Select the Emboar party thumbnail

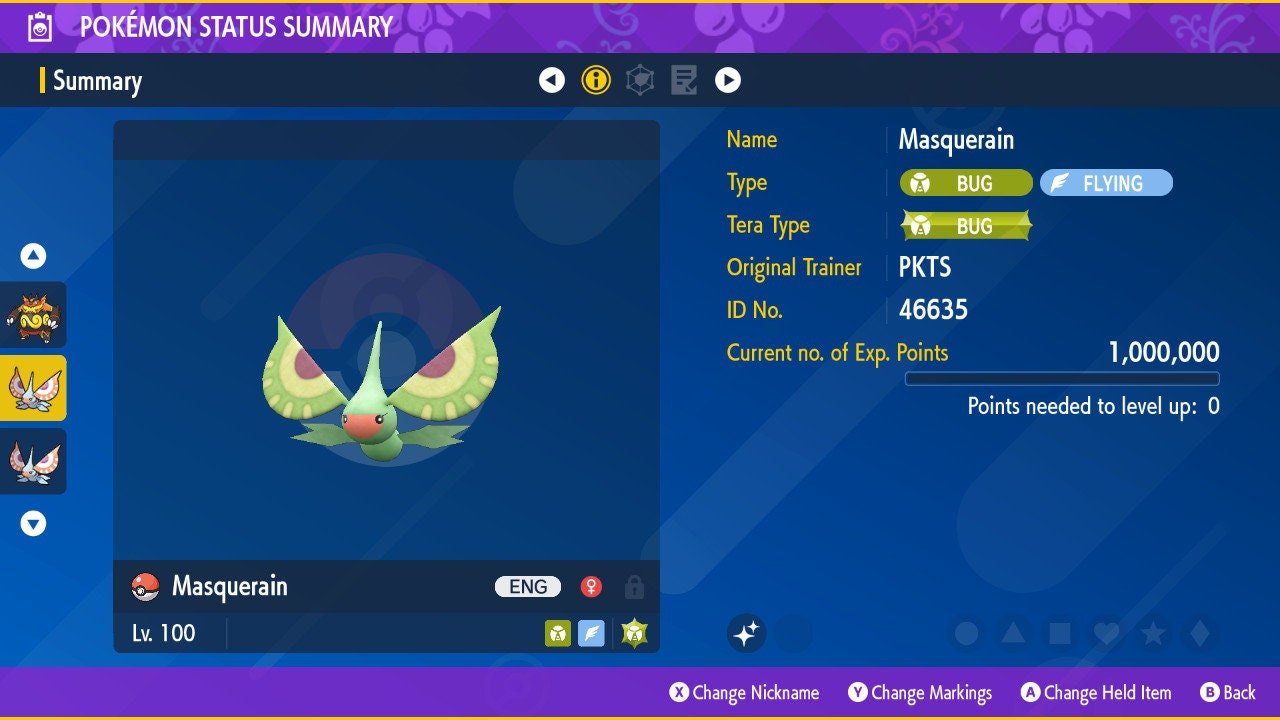pyautogui.click(x=33, y=315)
